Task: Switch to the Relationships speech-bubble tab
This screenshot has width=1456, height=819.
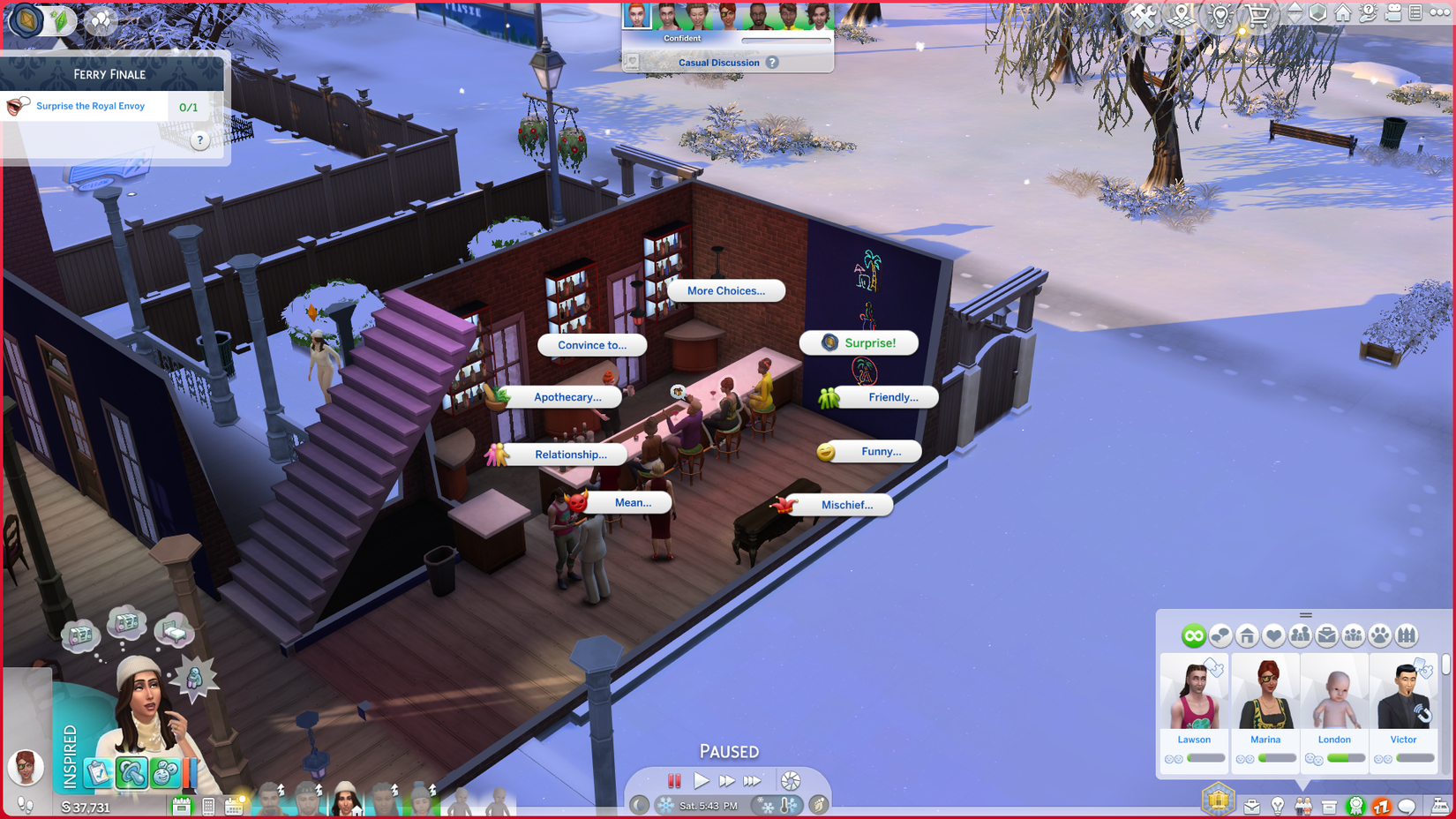Action: [1220, 635]
